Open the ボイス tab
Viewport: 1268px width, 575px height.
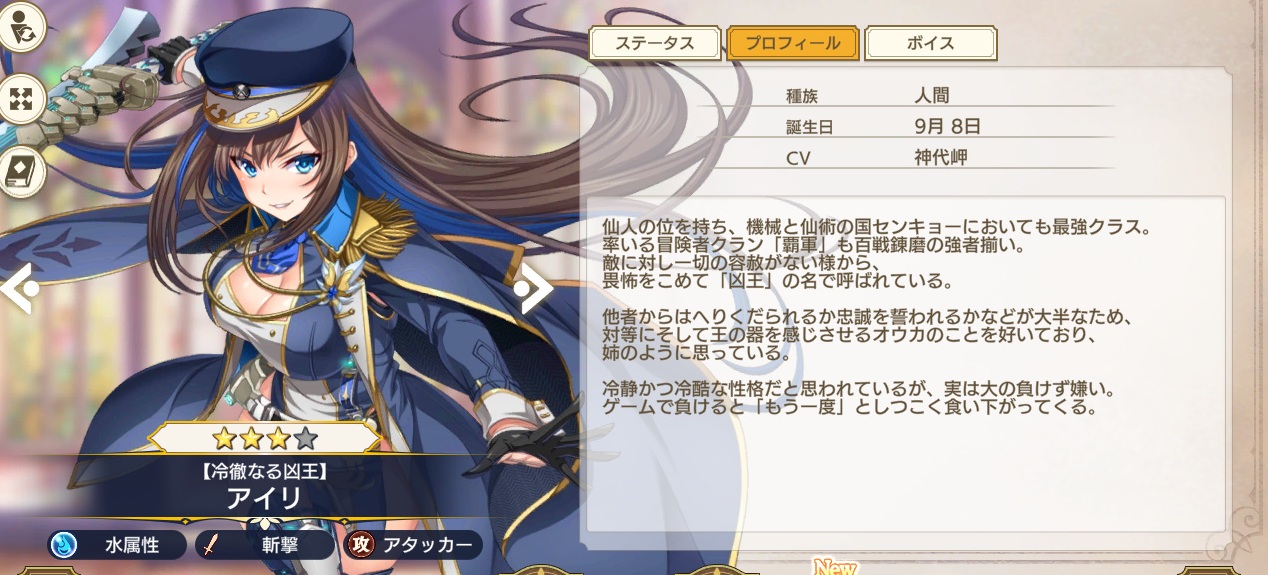[930, 43]
